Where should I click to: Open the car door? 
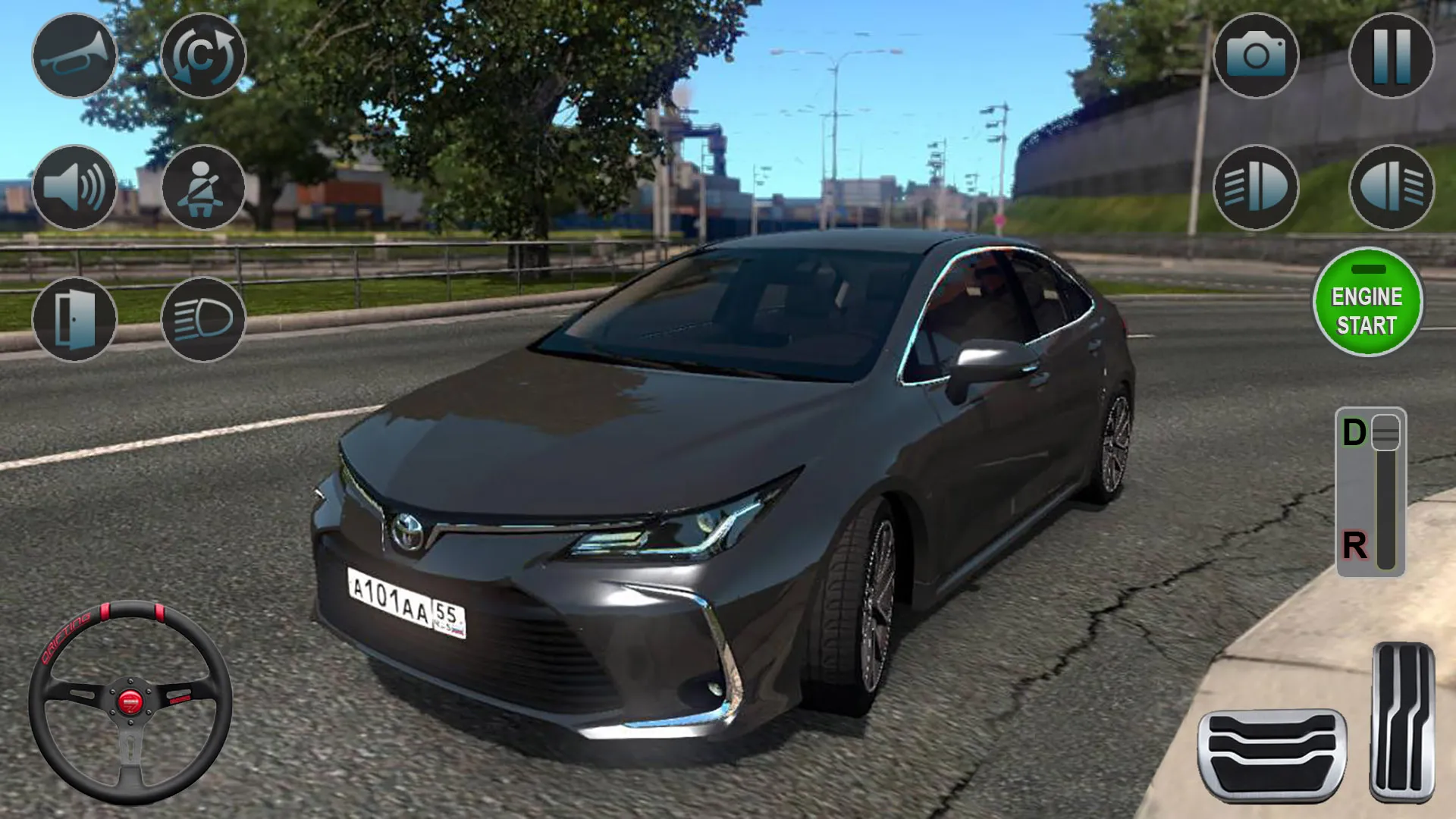[x=74, y=318]
